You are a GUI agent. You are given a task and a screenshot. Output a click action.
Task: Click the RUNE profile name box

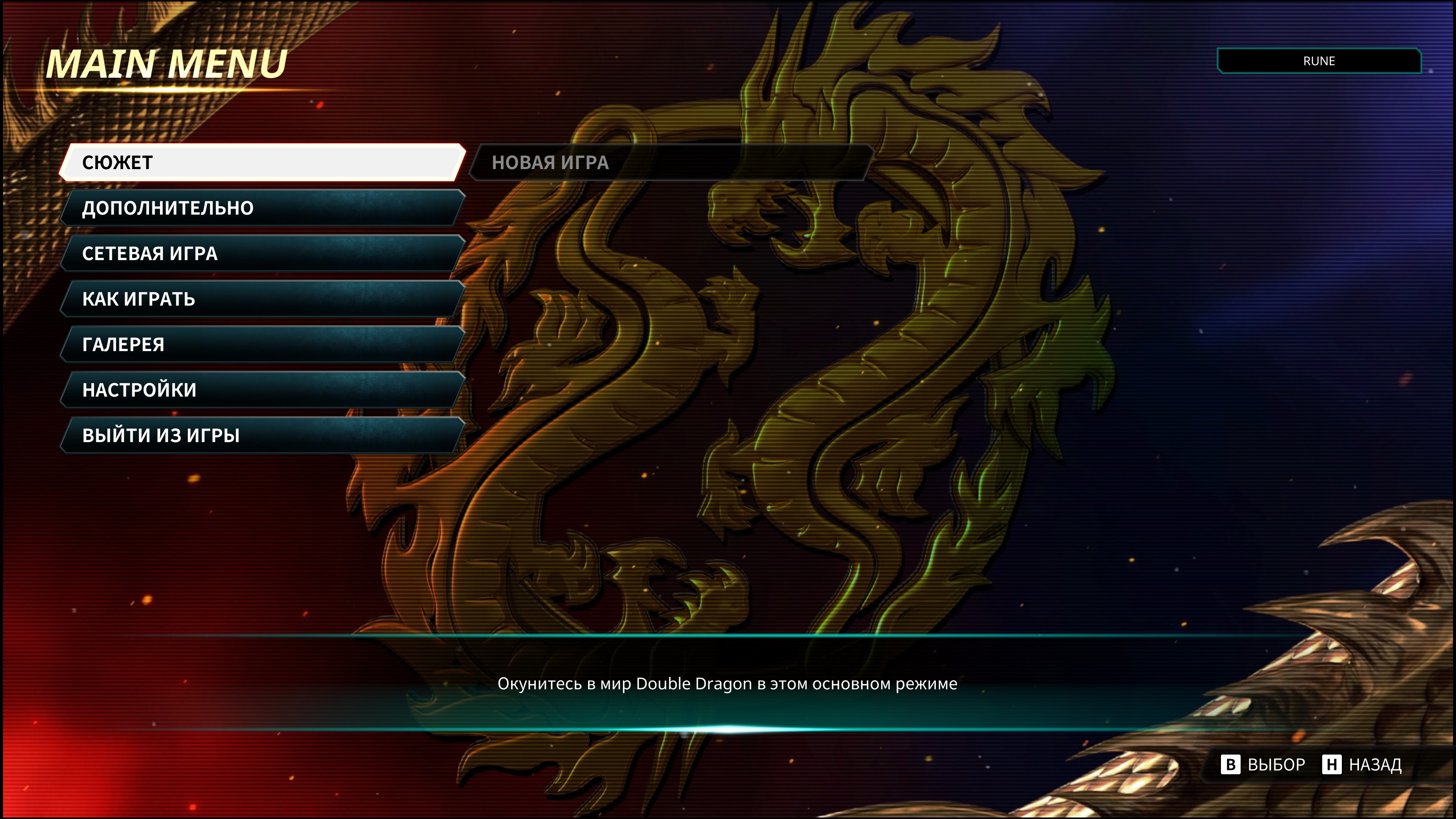coord(1319,61)
